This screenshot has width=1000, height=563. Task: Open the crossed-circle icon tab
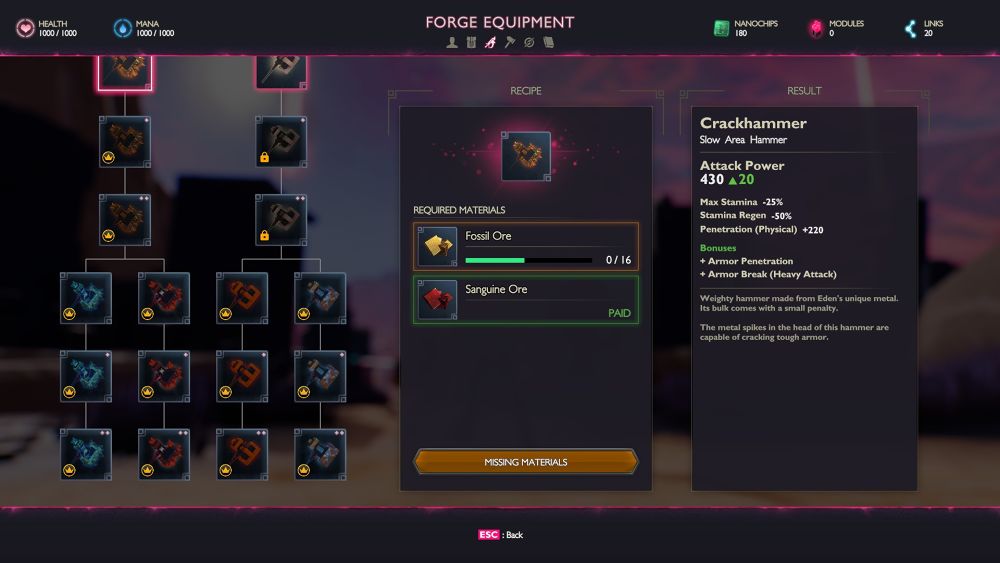click(x=529, y=42)
